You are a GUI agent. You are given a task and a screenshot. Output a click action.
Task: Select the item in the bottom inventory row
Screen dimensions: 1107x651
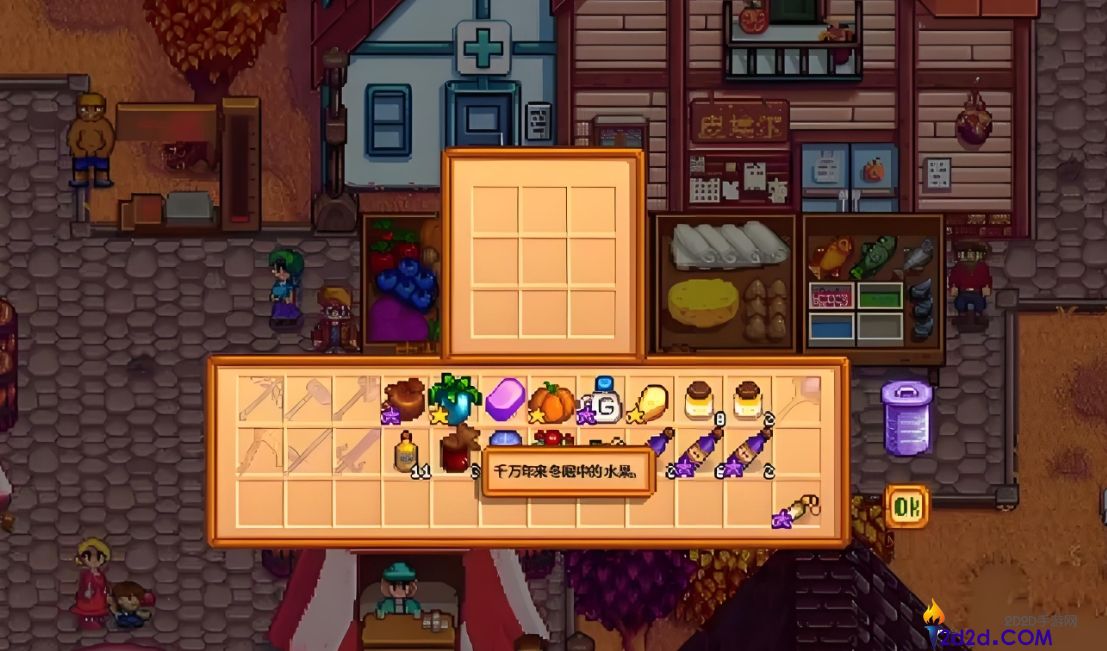pos(798,506)
